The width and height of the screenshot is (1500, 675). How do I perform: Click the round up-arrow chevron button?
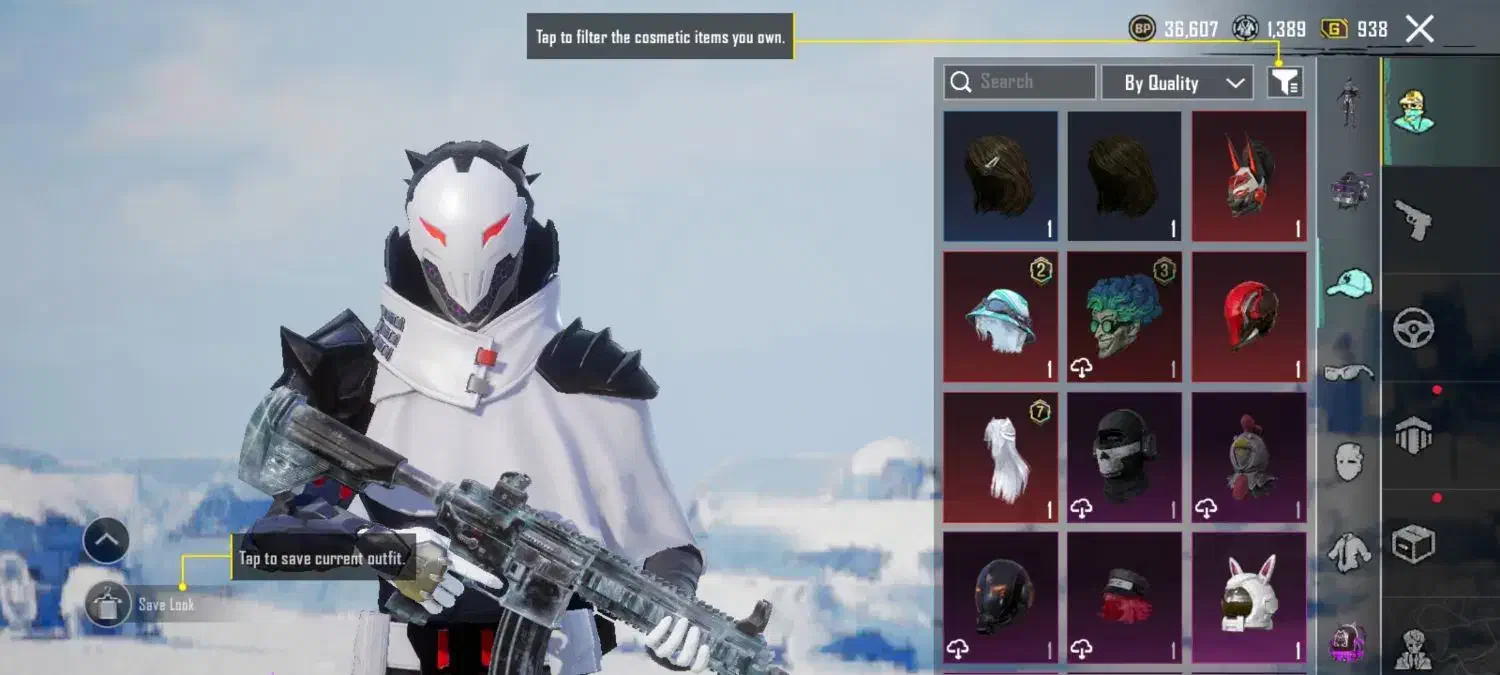tap(106, 541)
